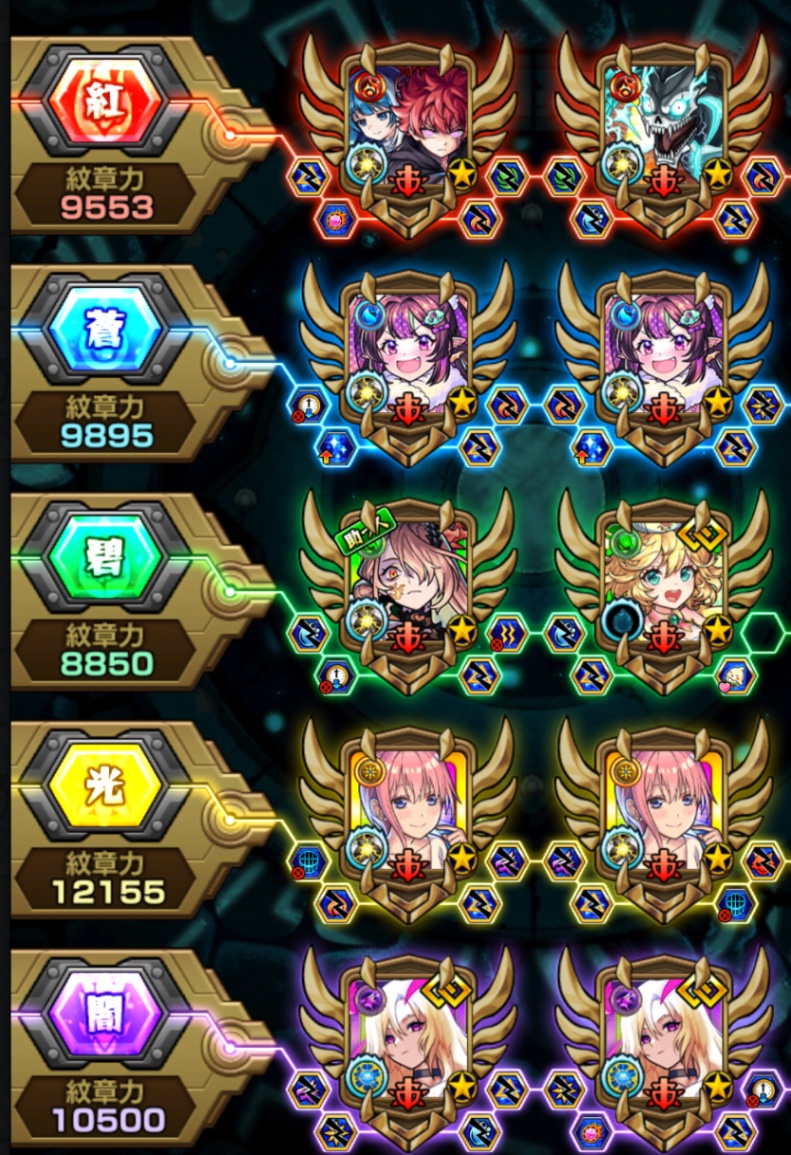Select the blonde green-eyed girl portrait
791x1155 pixels.
point(664,575)
